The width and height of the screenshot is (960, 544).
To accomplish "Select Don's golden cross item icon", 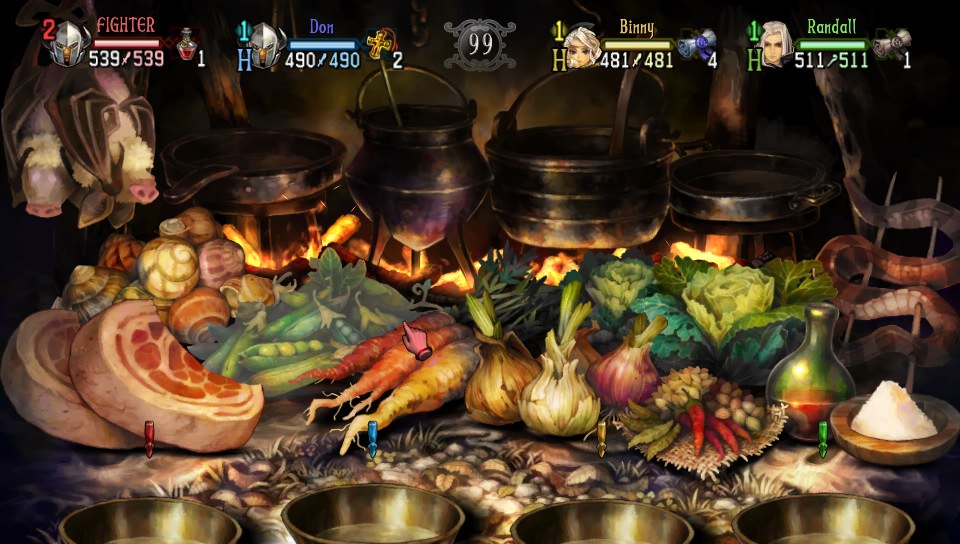I will 376,46.
